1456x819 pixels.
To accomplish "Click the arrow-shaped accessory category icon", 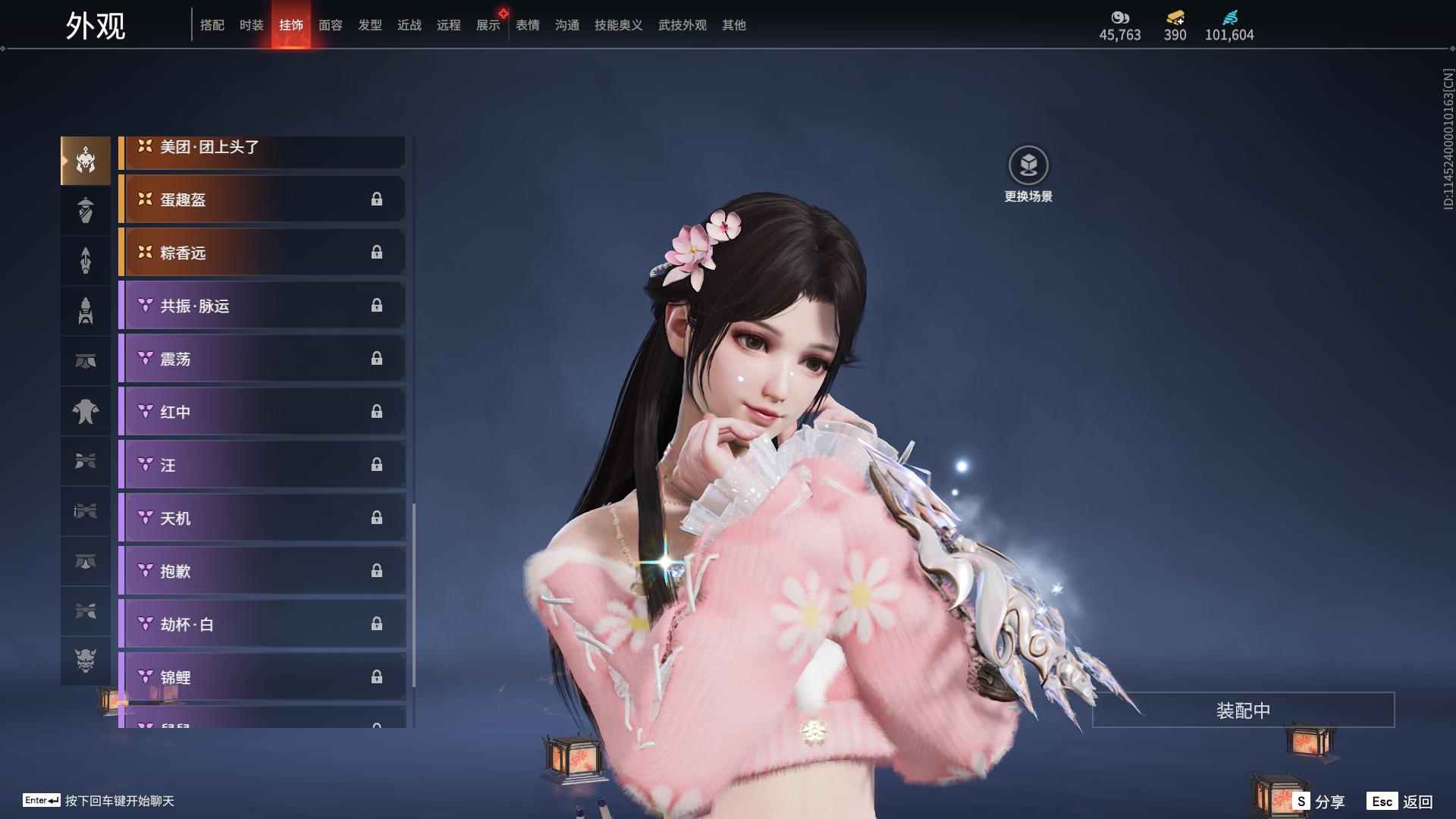I will click(85, 261).
